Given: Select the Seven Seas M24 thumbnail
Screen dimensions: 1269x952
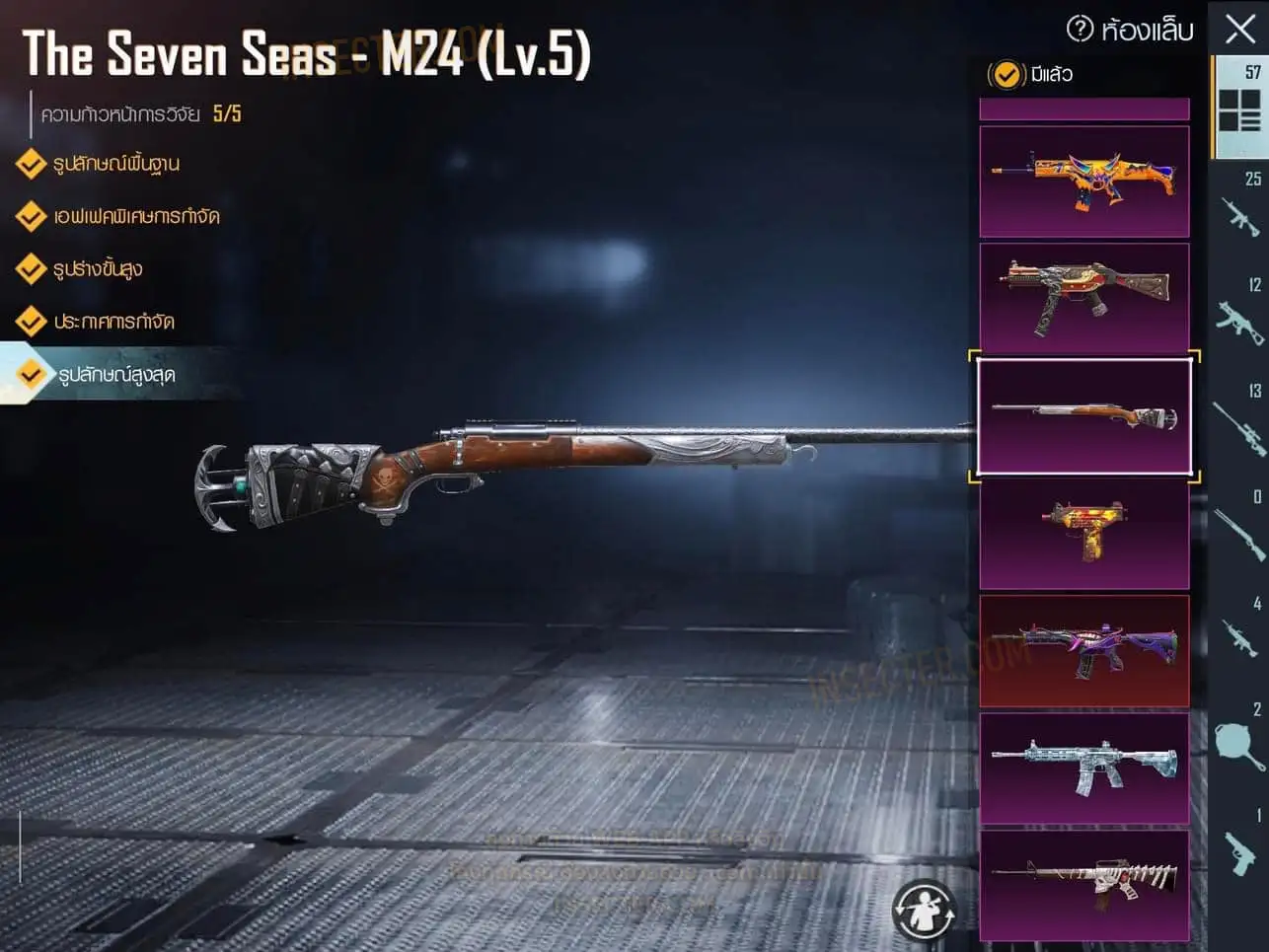Looking at the screenshot, I should [1083, 416].
